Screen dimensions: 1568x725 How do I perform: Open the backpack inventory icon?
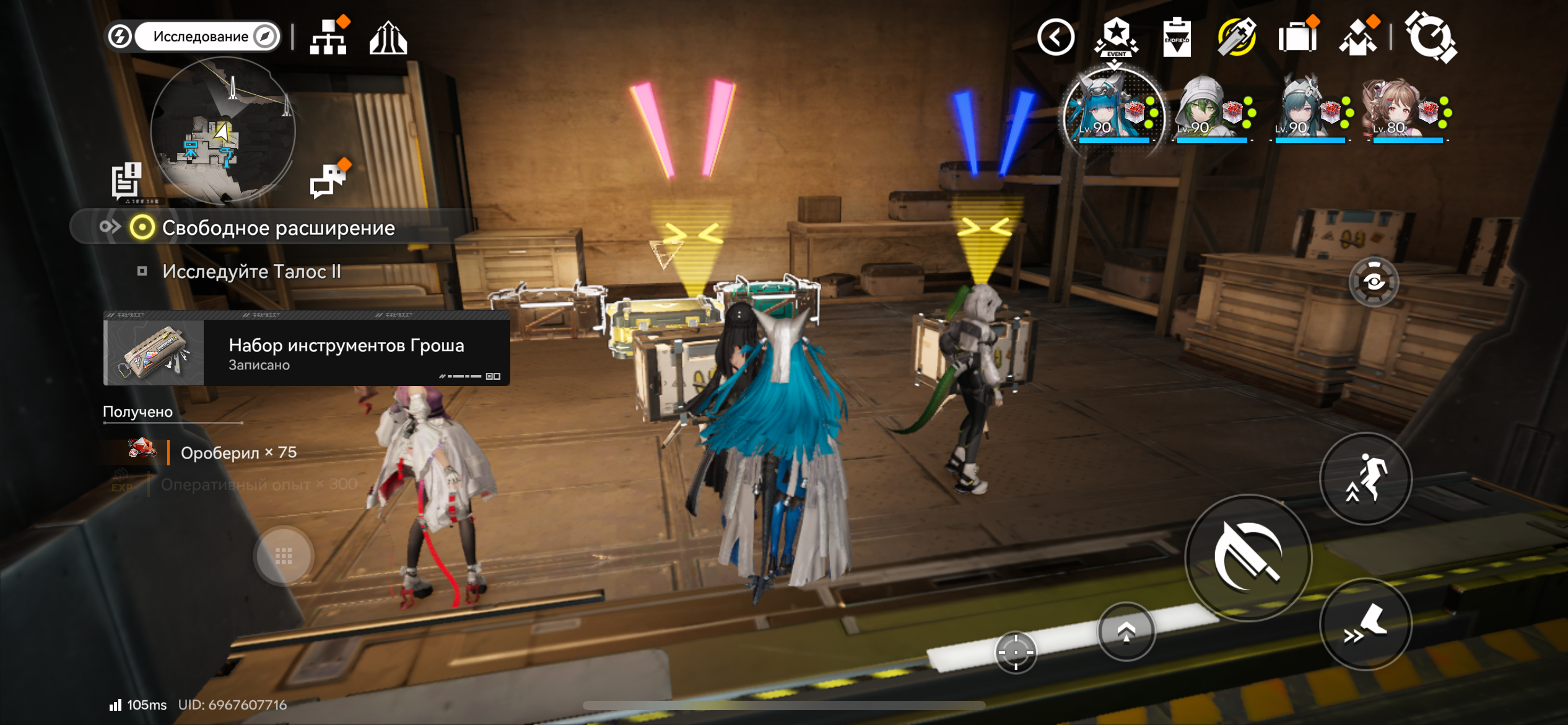pos(1297,37)
